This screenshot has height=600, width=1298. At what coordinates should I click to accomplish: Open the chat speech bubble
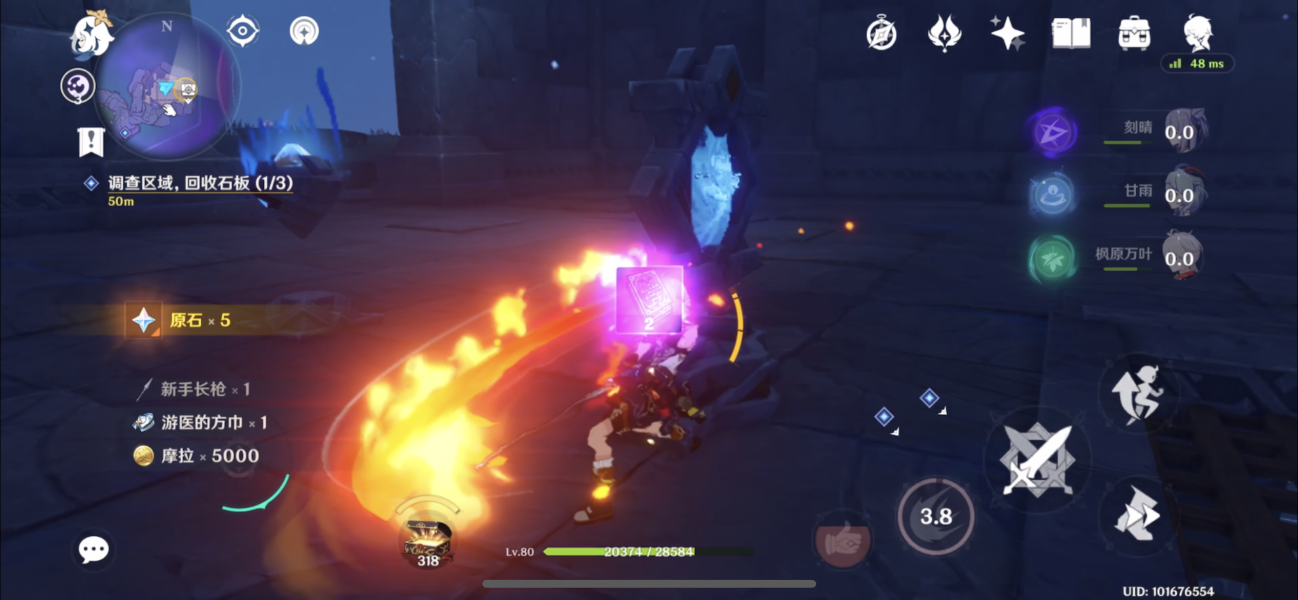(94, 548)
